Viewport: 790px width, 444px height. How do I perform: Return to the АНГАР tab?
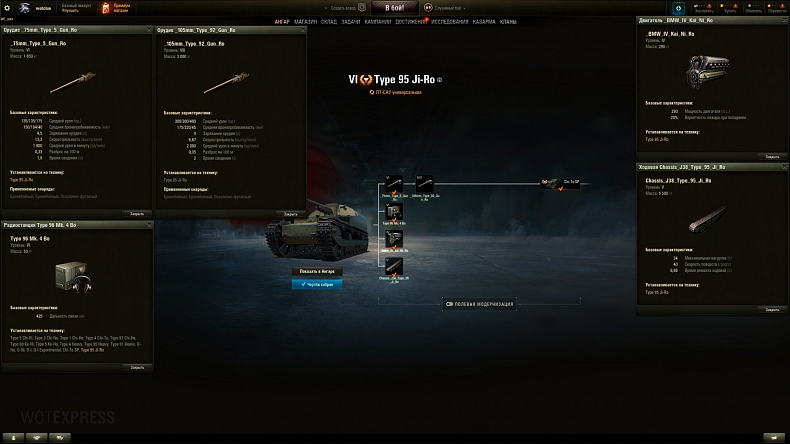coord(284,21)
